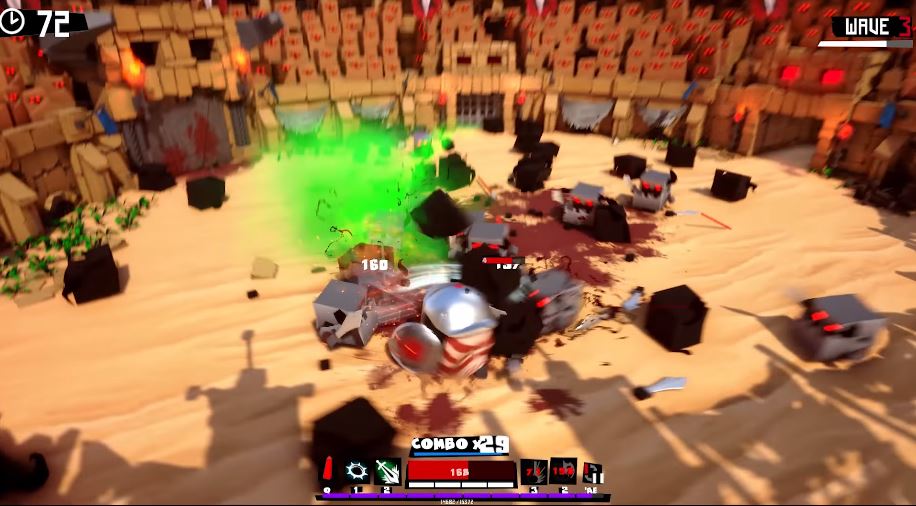Activate the spiked ring ability
The height and width of the screenshot is (506, 916).
point(357,470)
